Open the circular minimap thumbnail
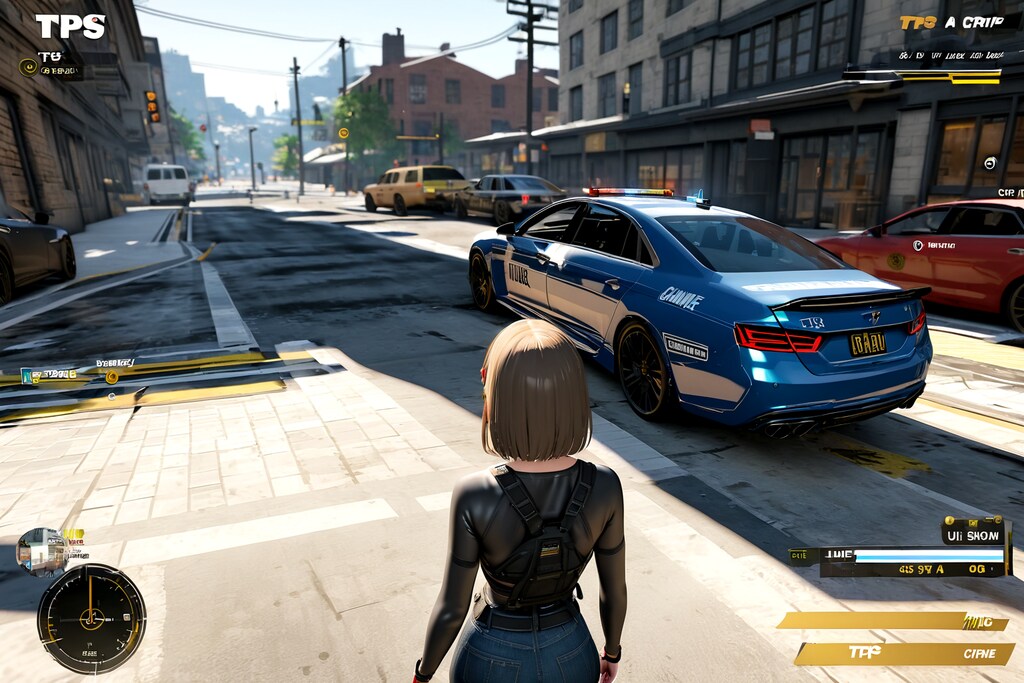This screenshot has height=683, width=1024. pos(41,551)
